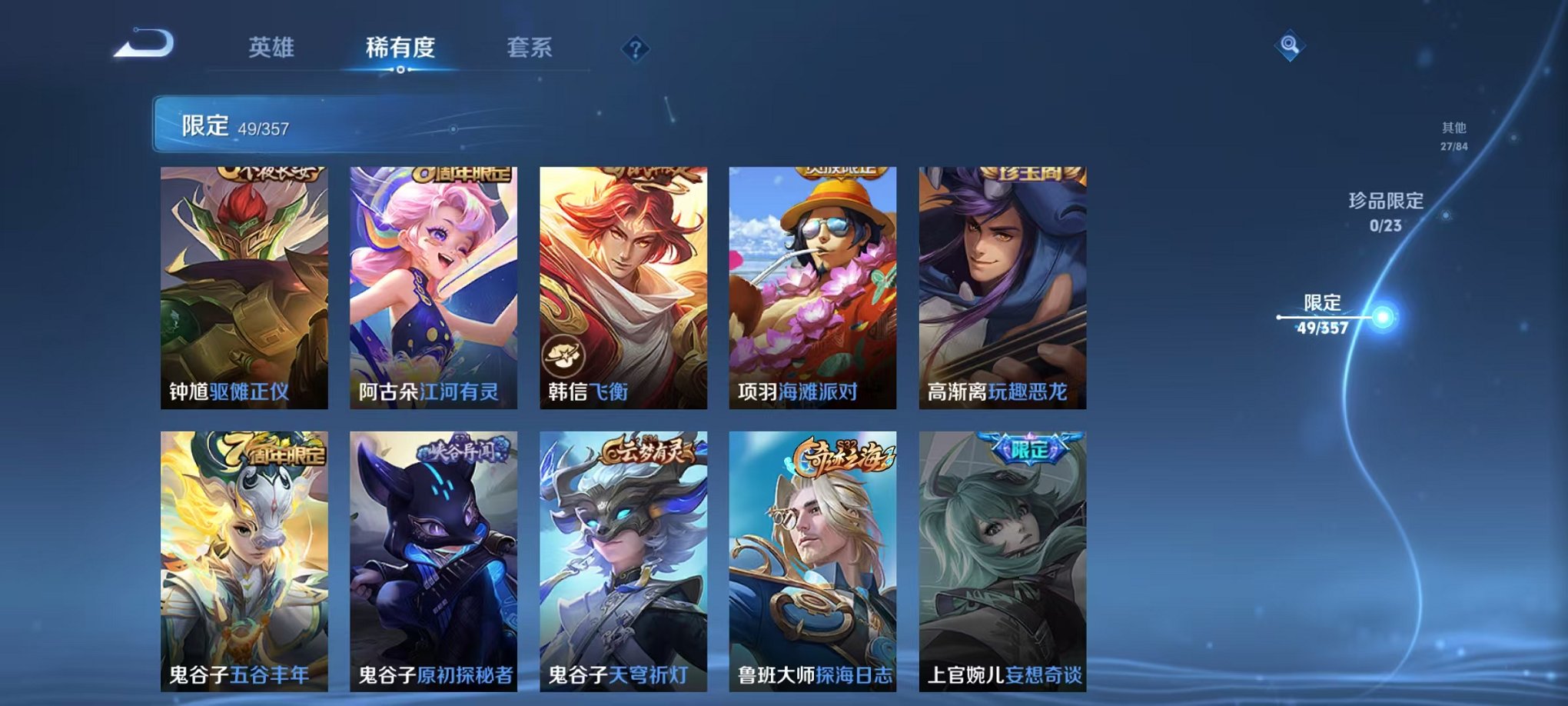
Task: Switch to the 英雄 tab
Action: (x=273, y=48)
